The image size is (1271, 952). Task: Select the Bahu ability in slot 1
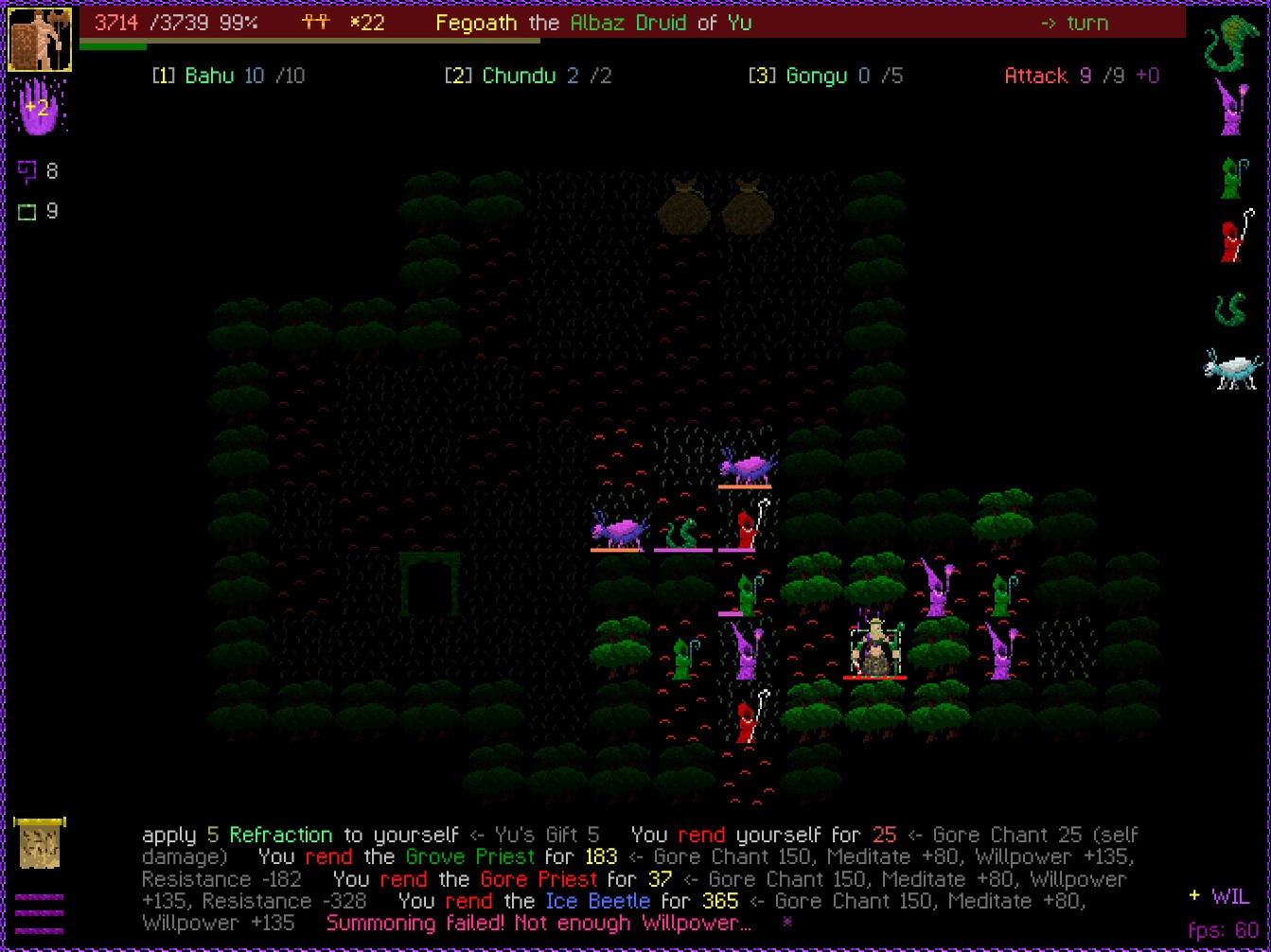tap(228, 76)
